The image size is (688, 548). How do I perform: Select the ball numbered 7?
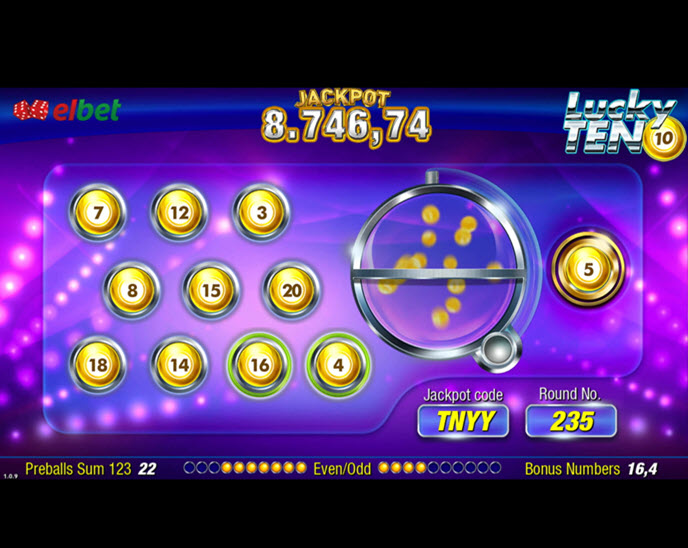point(98,213)
